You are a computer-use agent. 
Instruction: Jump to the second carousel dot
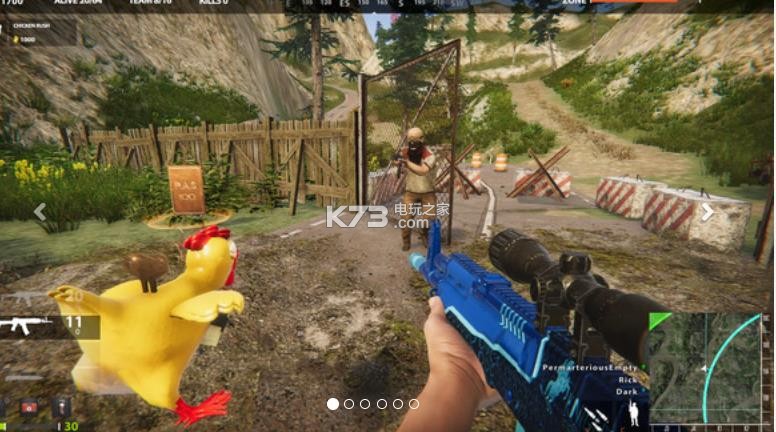tap(349, 404)
